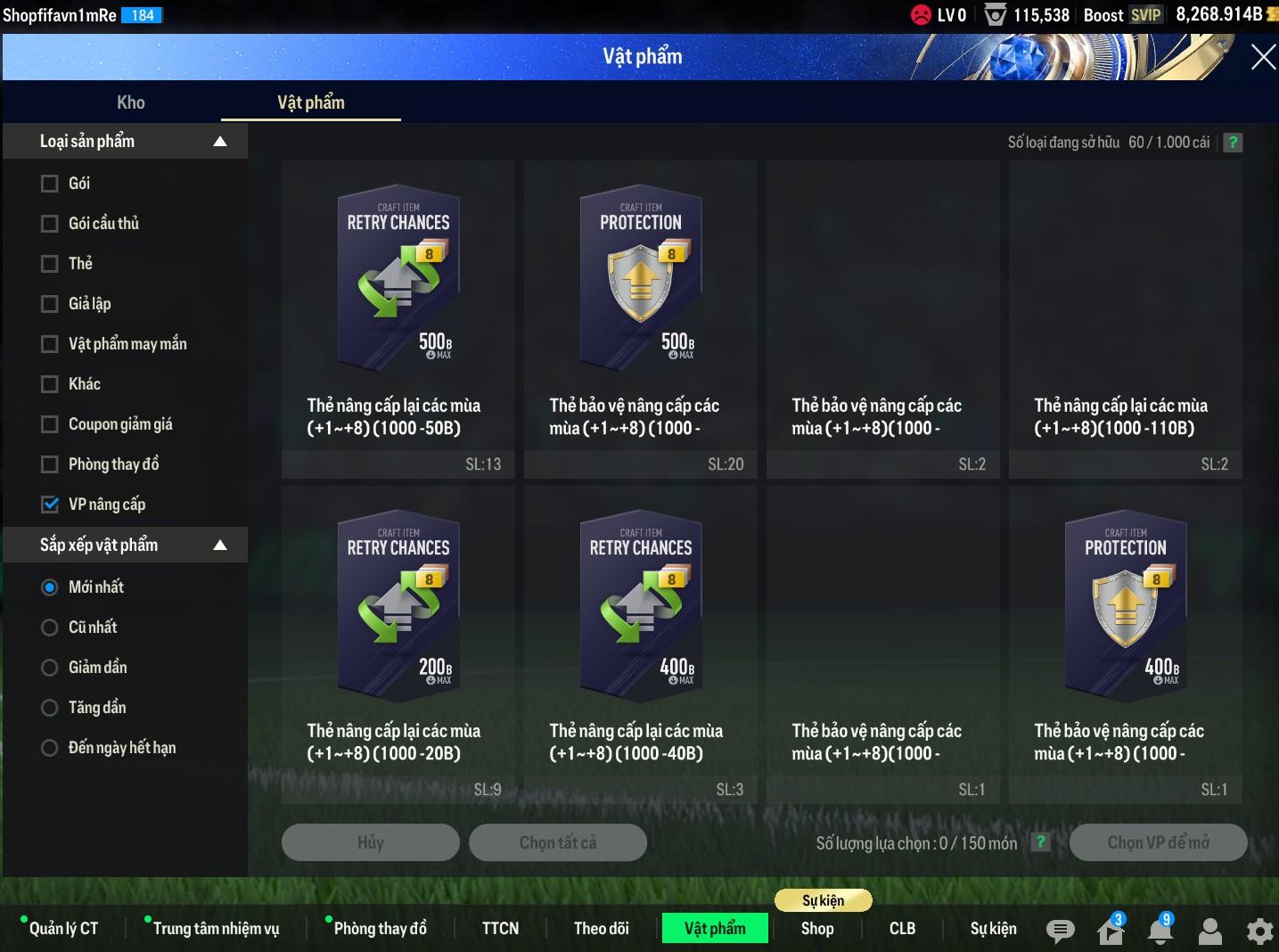
Task: Select the 500B Retry Chances card
Action: tap(398, 281)
